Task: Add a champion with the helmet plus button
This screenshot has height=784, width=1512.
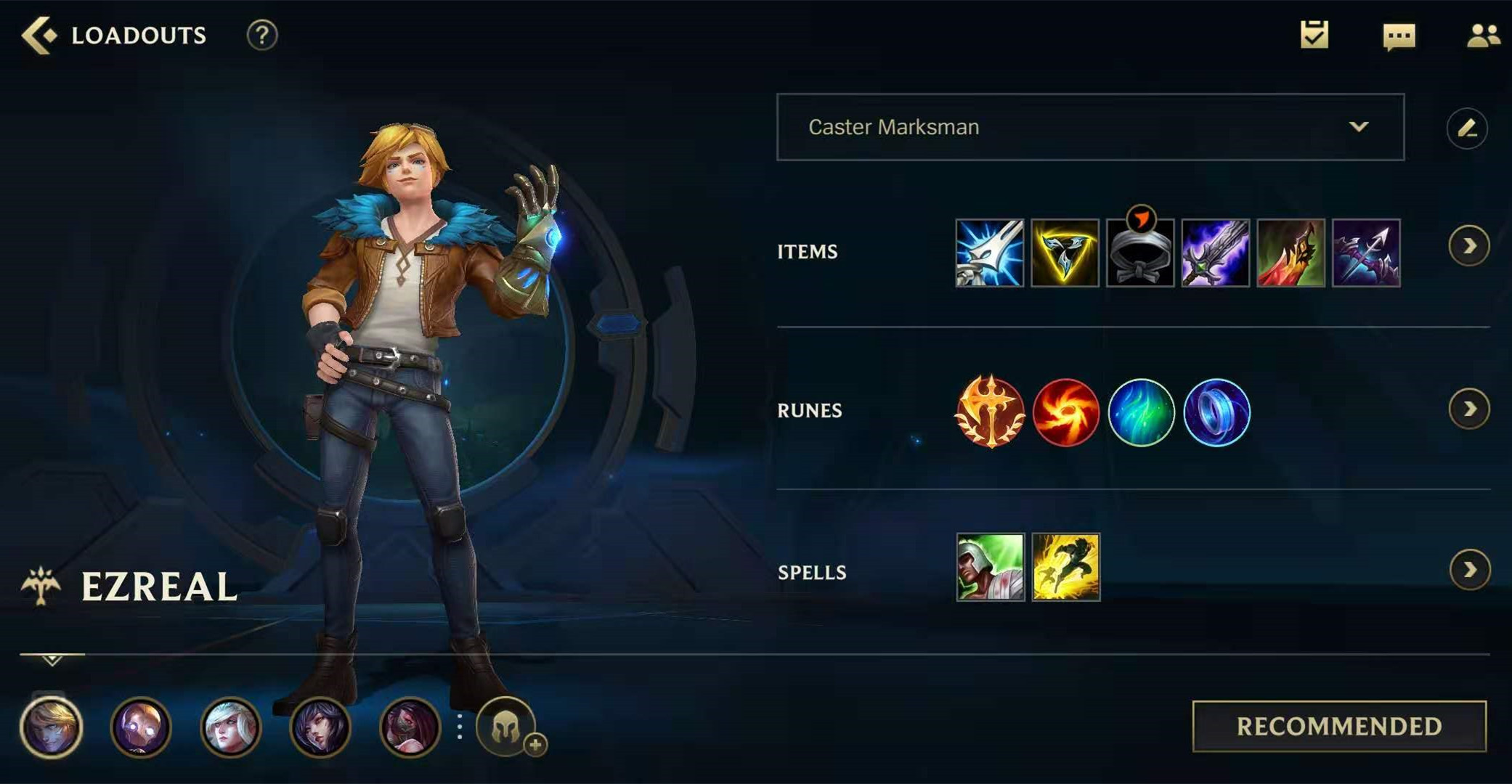Action: (507, 727)
